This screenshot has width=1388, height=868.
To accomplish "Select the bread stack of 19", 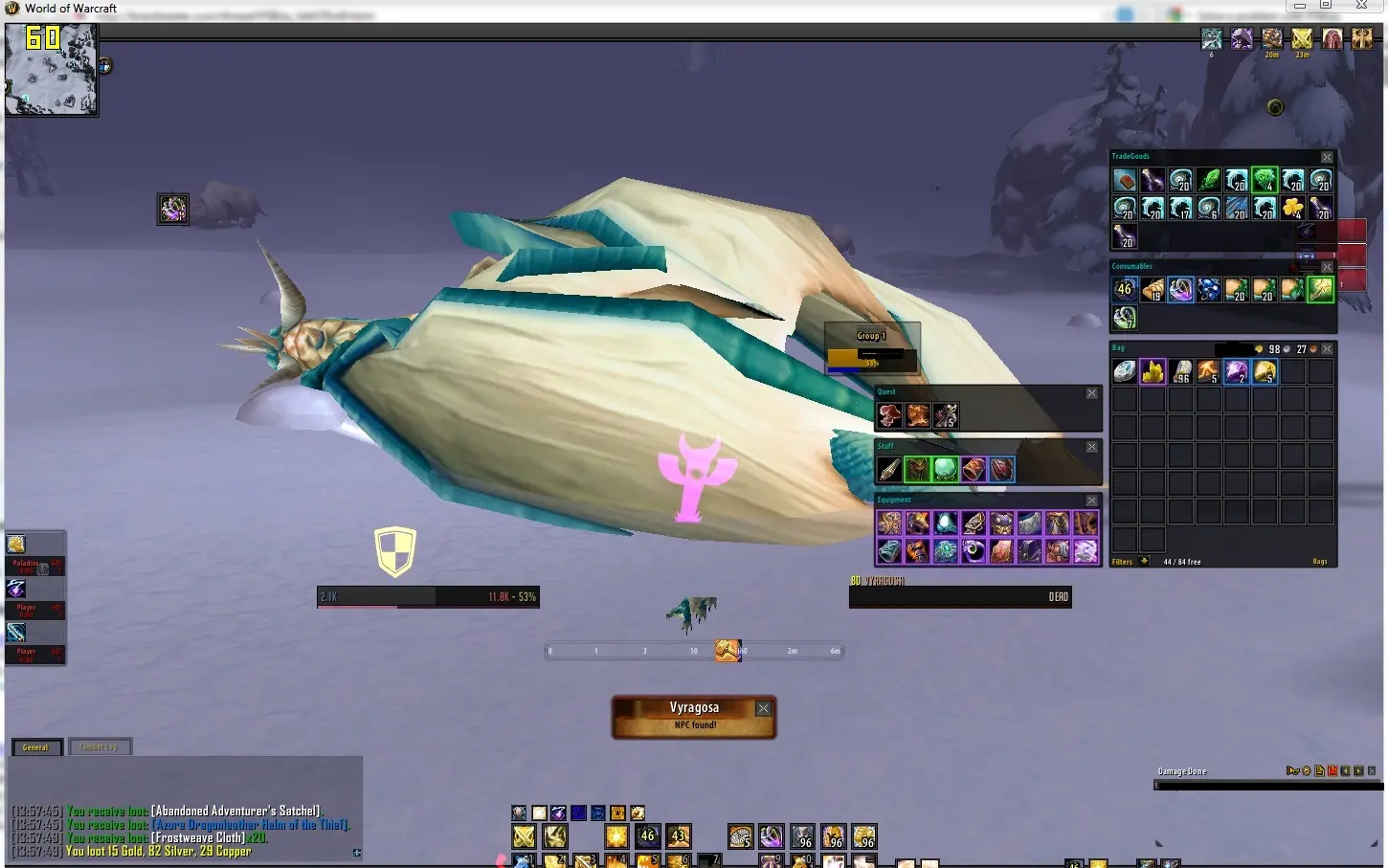I will click(1153, 289).
